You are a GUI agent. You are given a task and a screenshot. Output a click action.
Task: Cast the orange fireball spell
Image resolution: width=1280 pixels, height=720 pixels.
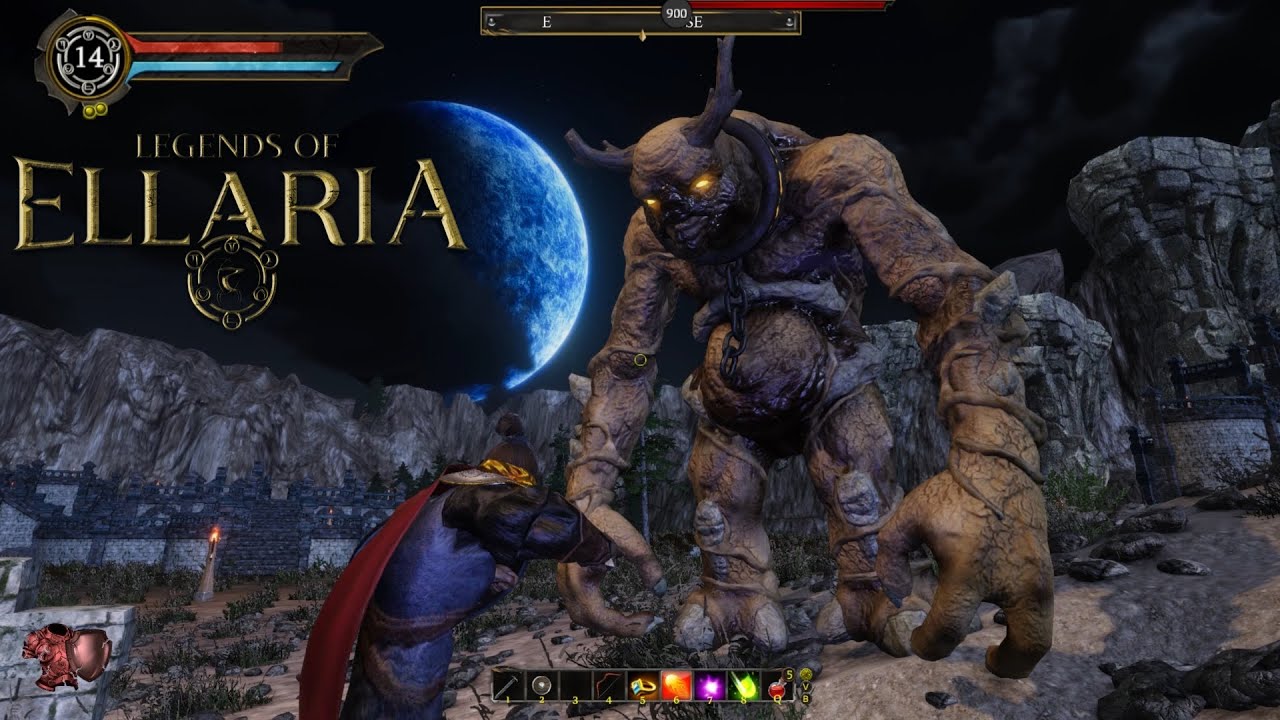point(676,685)
